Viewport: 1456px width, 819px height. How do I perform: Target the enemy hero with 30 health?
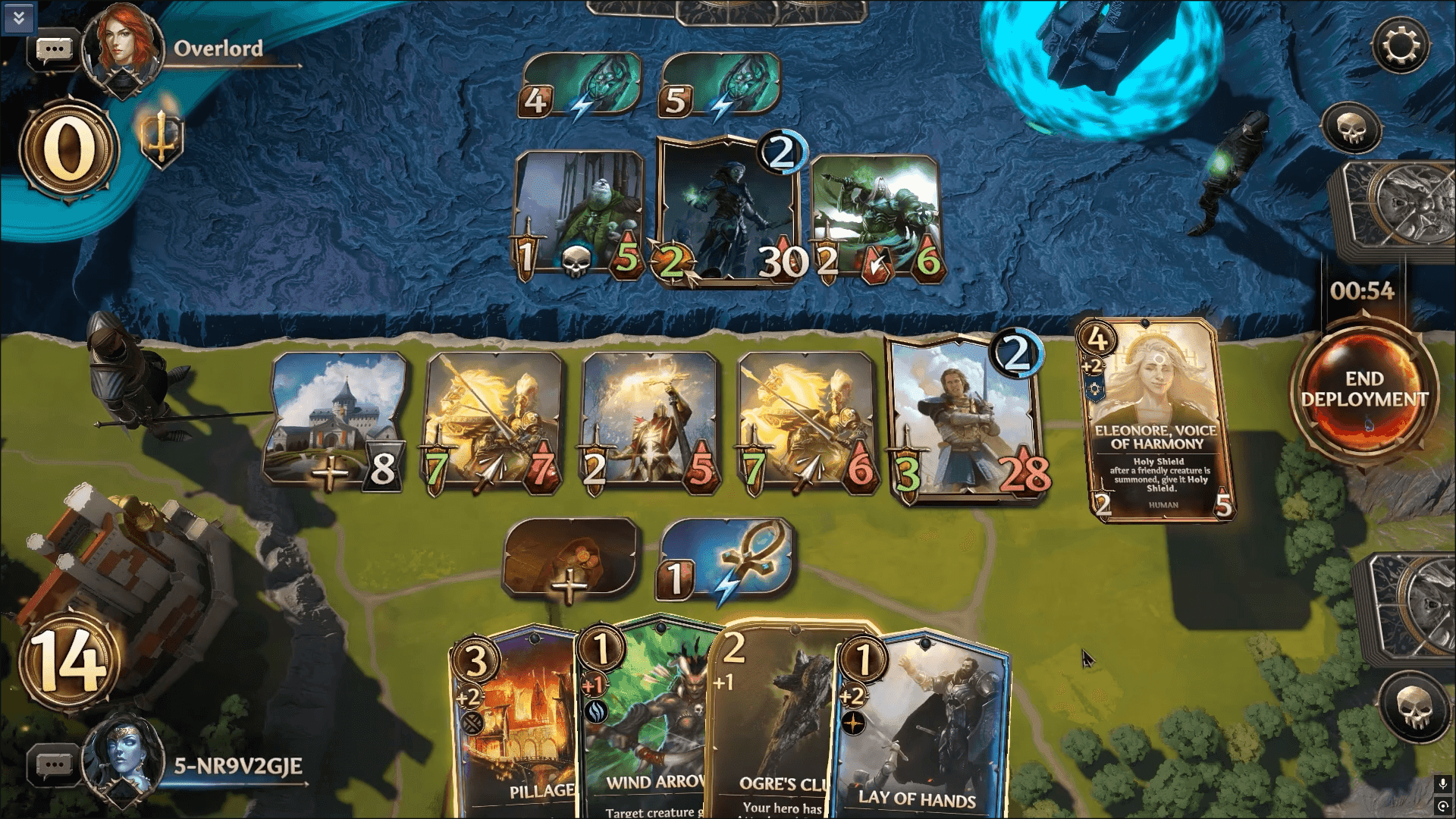[x=728, y=212]
